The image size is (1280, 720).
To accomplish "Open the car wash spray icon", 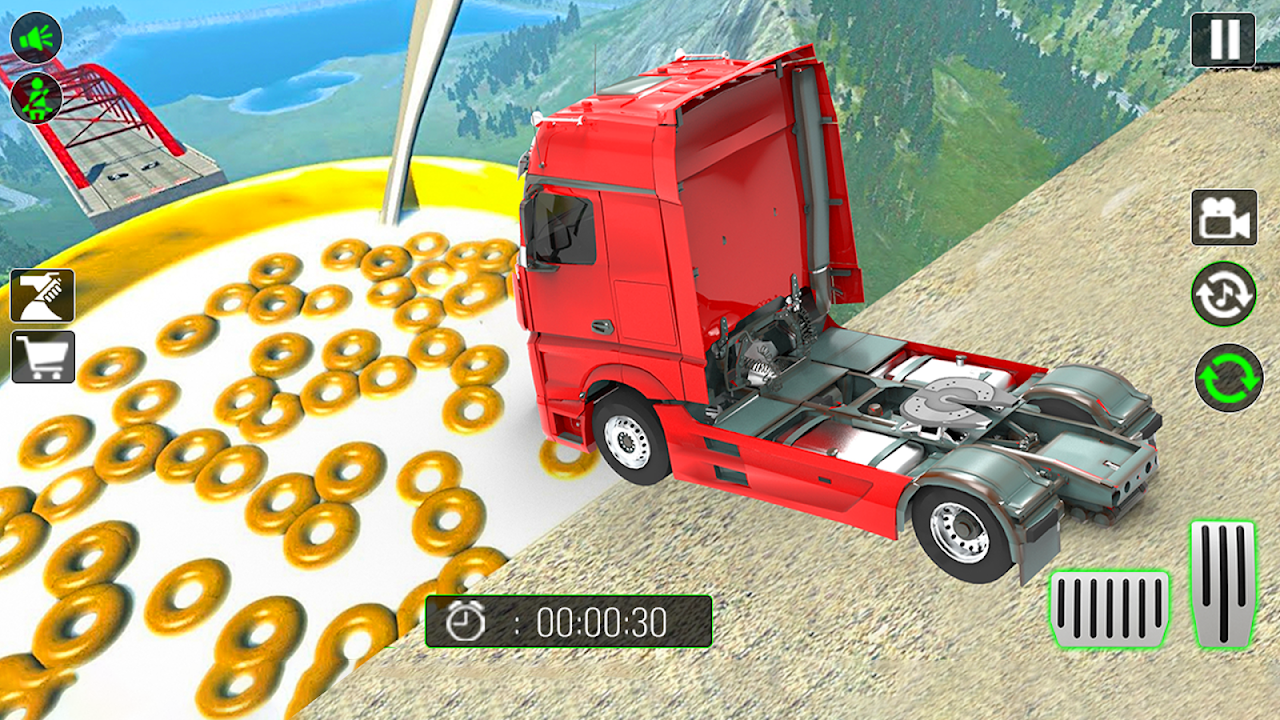I will coord(42,296).
